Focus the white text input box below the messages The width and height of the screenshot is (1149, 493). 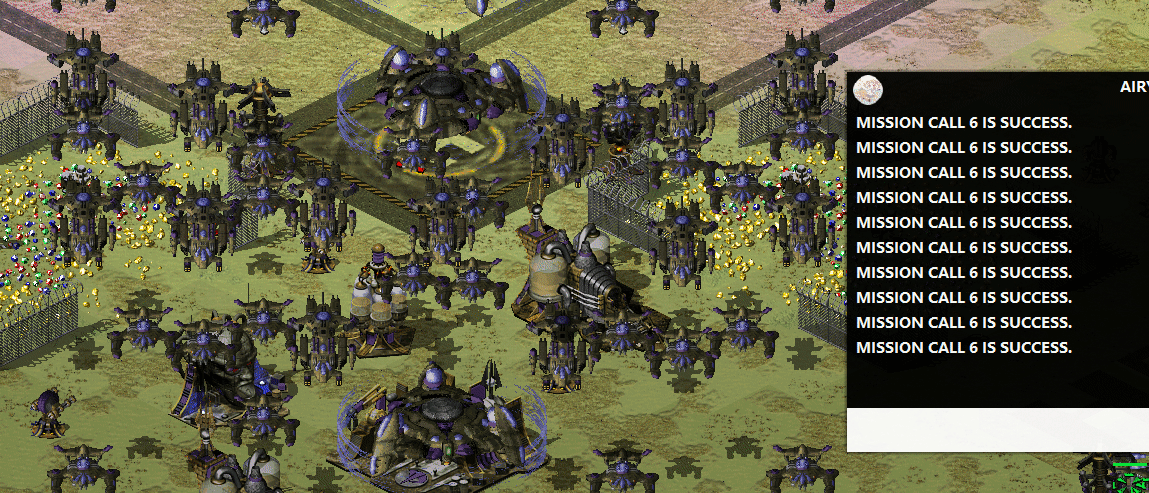(x=997, y=430)
